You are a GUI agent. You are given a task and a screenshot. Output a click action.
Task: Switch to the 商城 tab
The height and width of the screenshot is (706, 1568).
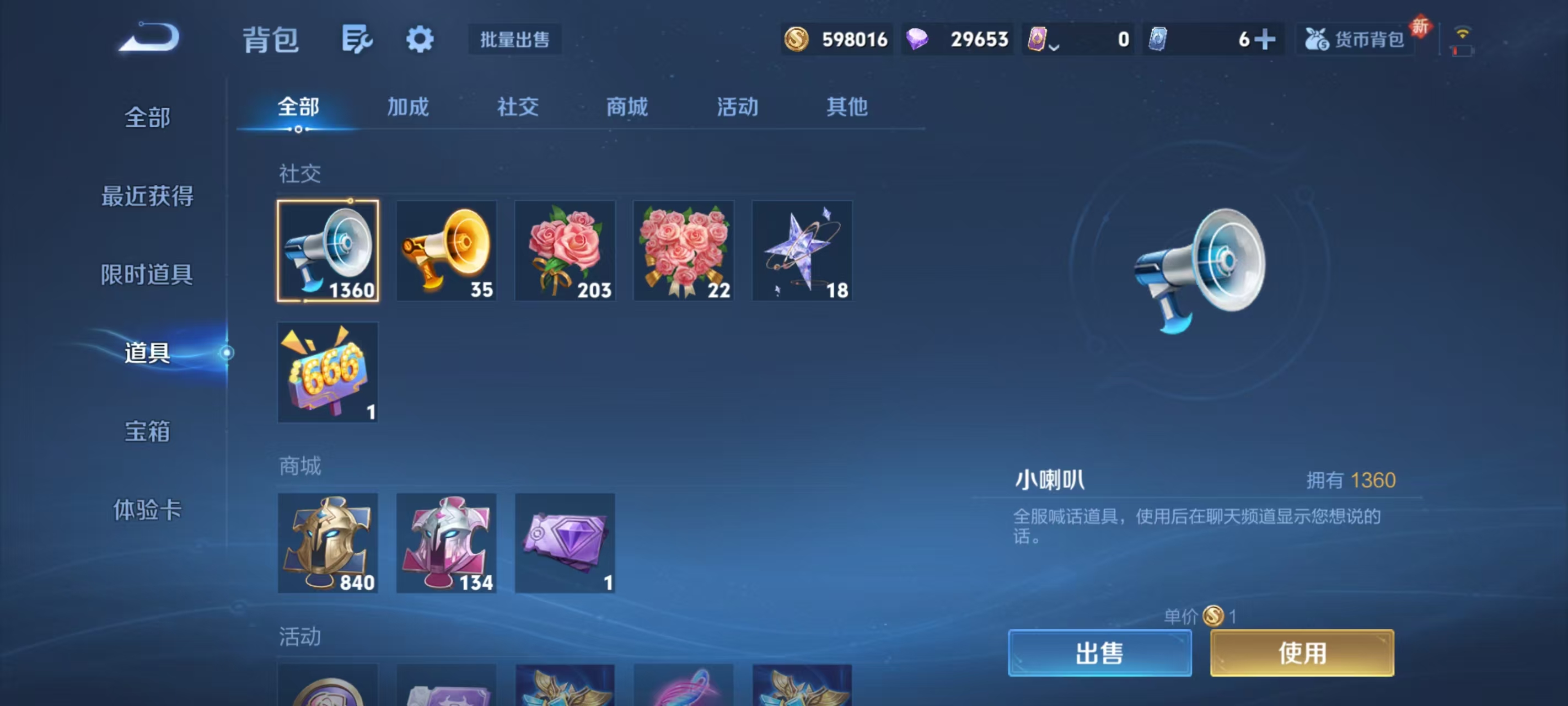pos(627,107)
